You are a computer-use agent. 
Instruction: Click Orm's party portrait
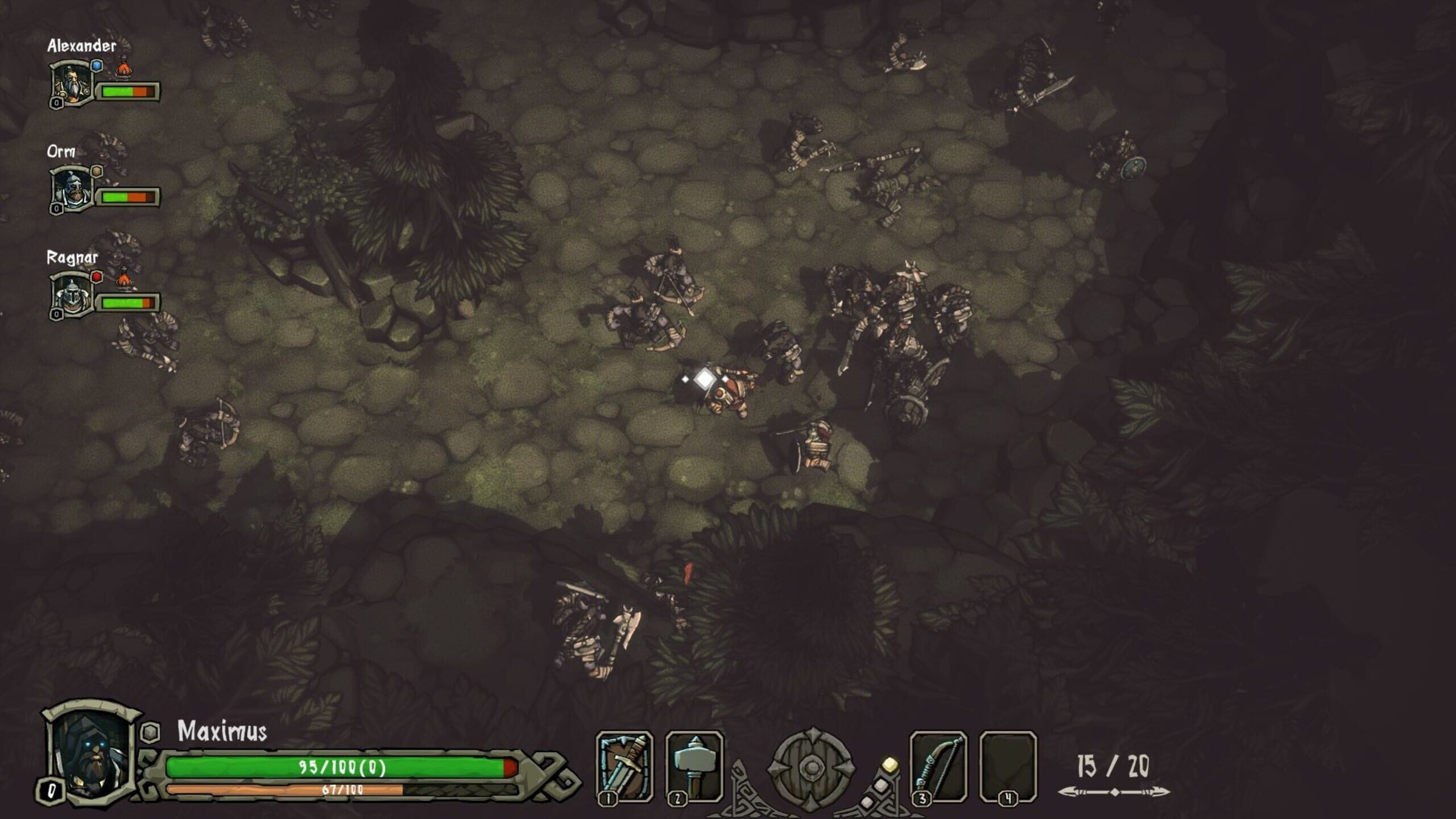[x=72, y=190]
